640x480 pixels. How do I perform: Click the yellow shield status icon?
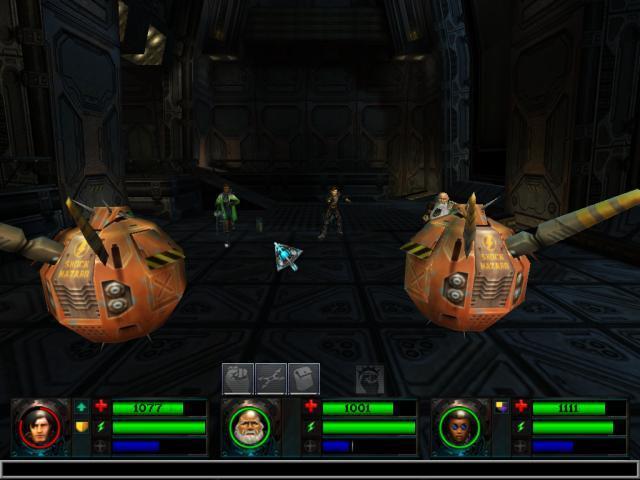[x=81, y=427]
